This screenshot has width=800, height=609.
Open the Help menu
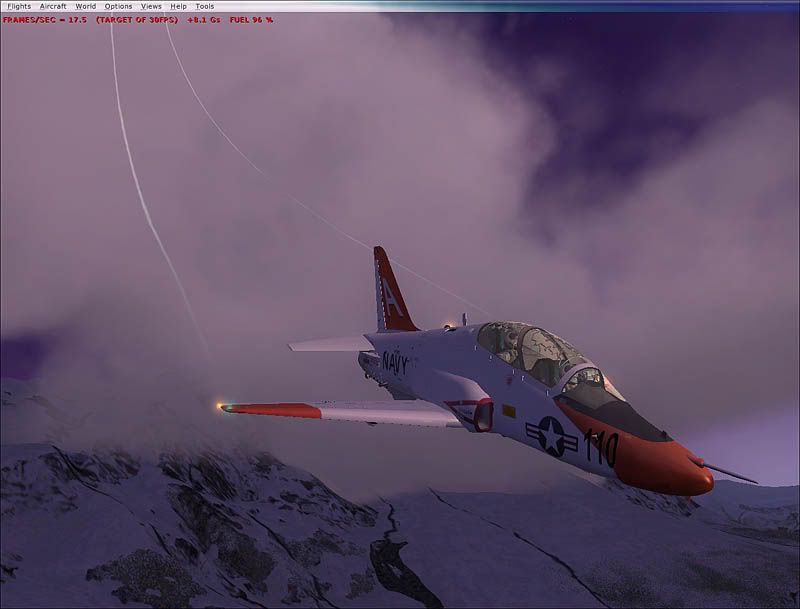[179, 6]
